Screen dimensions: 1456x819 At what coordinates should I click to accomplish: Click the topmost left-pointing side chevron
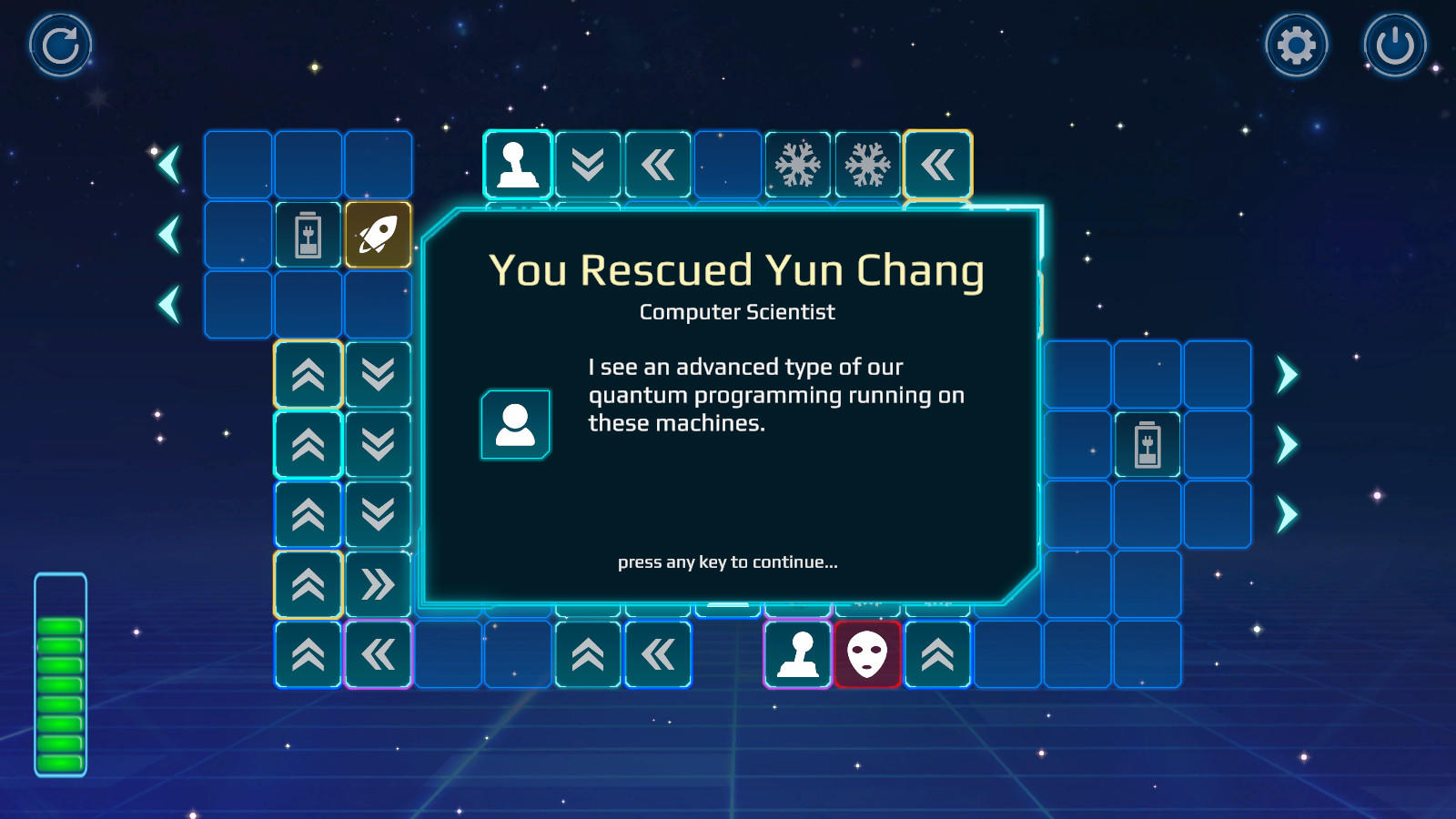169,165
